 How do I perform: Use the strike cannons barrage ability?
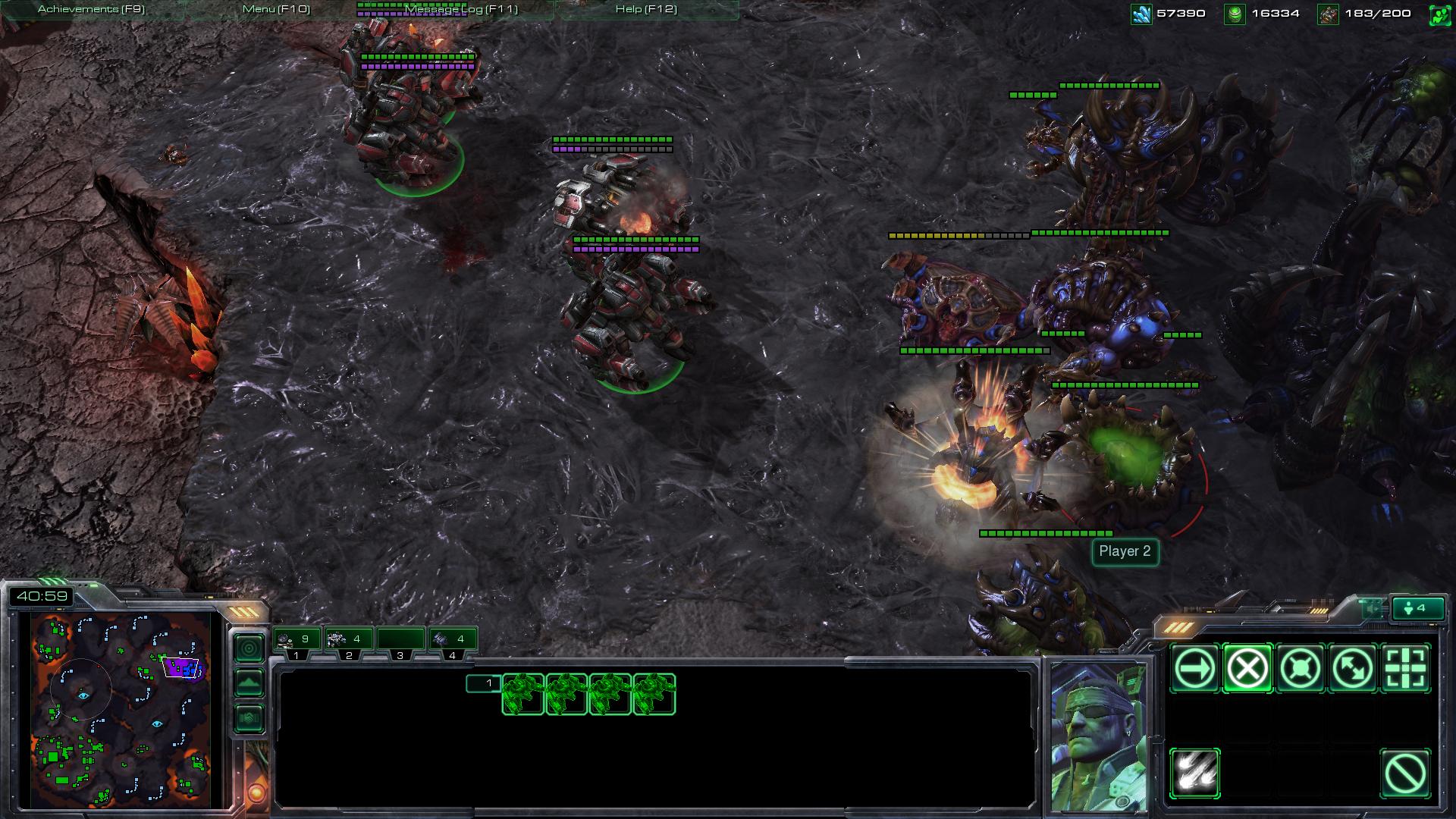pyautogui.click(x=1194, y=773)
